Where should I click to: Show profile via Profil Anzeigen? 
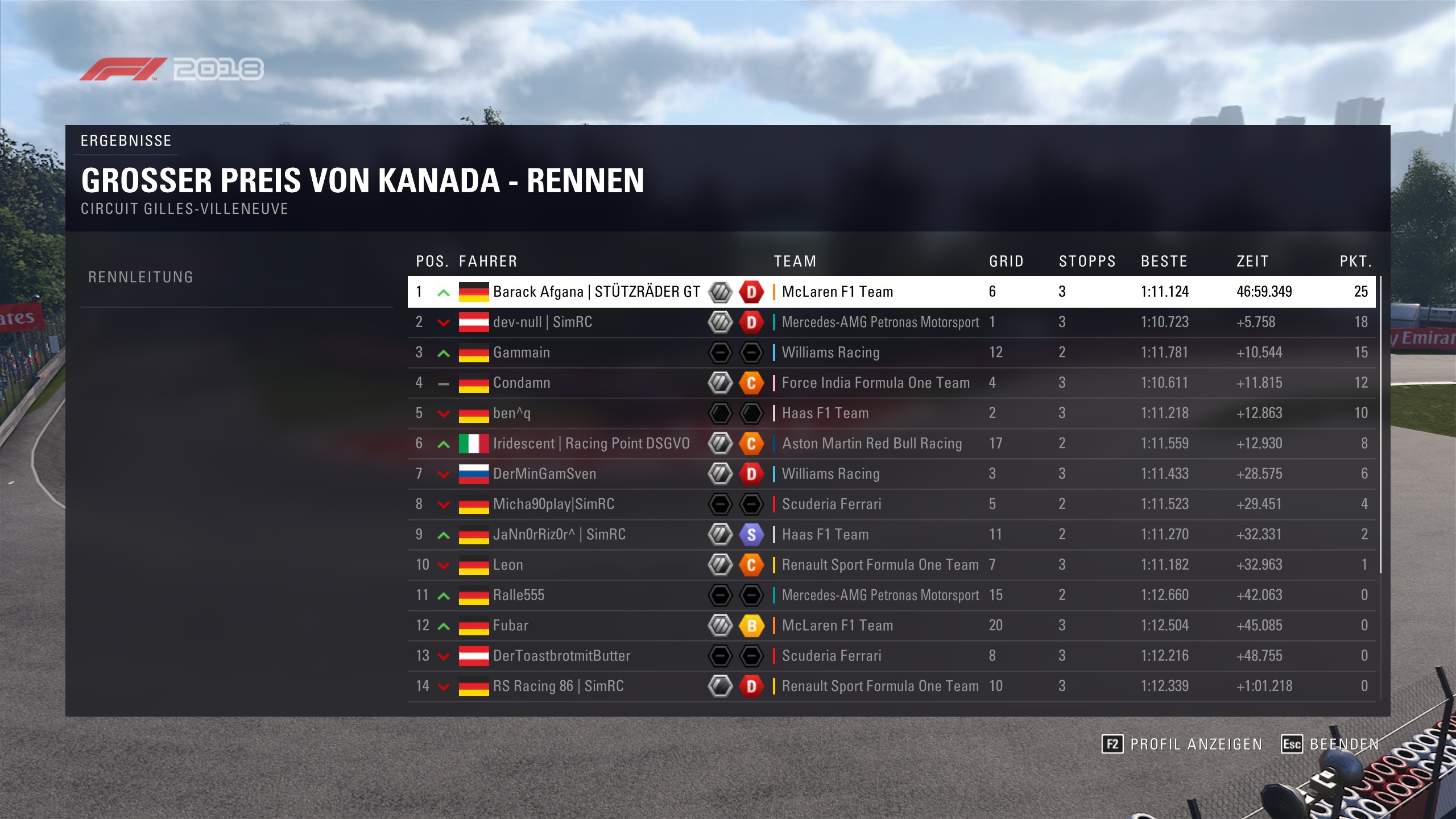[1182, 744]
